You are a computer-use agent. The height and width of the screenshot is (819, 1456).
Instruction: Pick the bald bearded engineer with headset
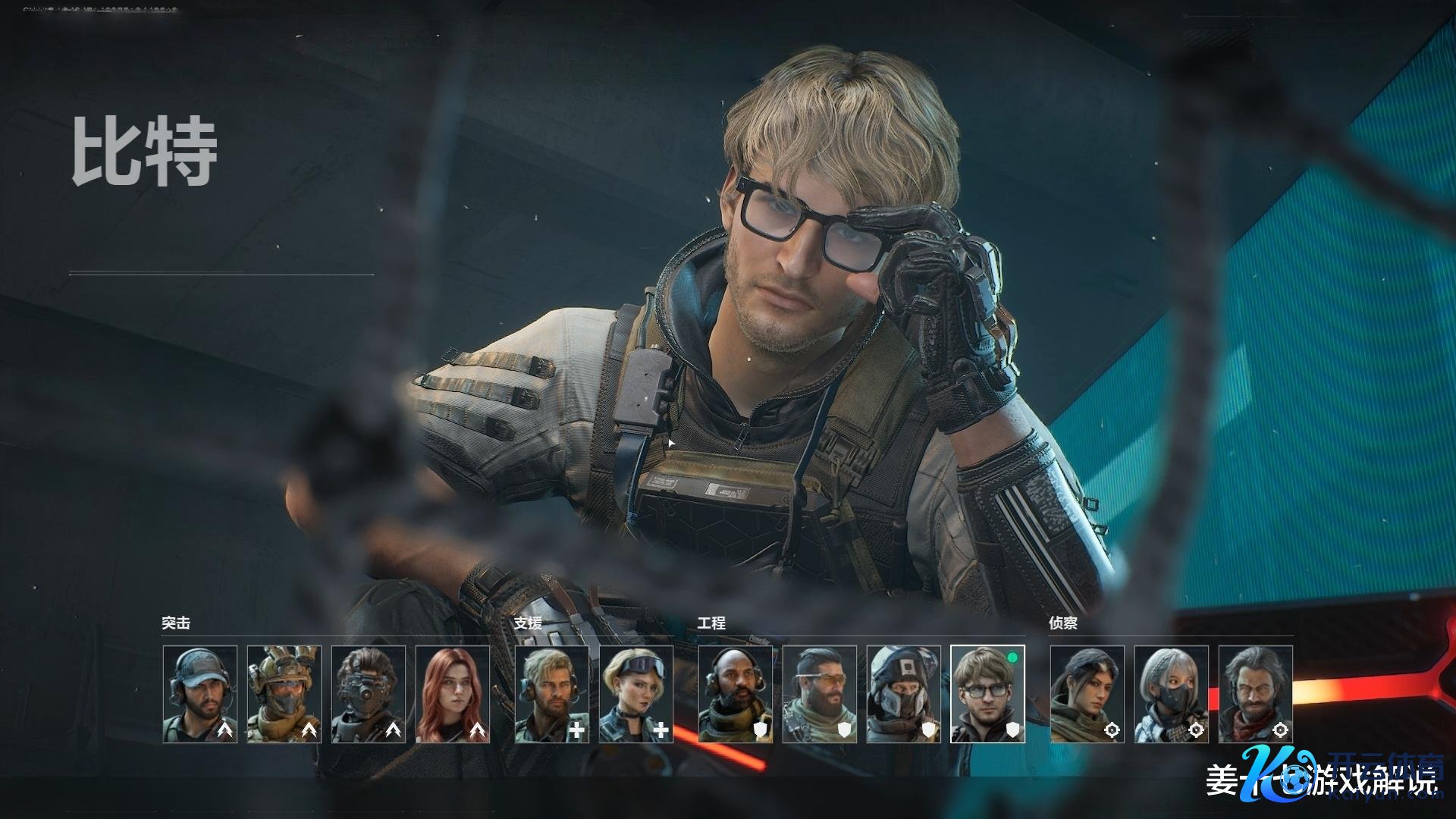point(736,694)
